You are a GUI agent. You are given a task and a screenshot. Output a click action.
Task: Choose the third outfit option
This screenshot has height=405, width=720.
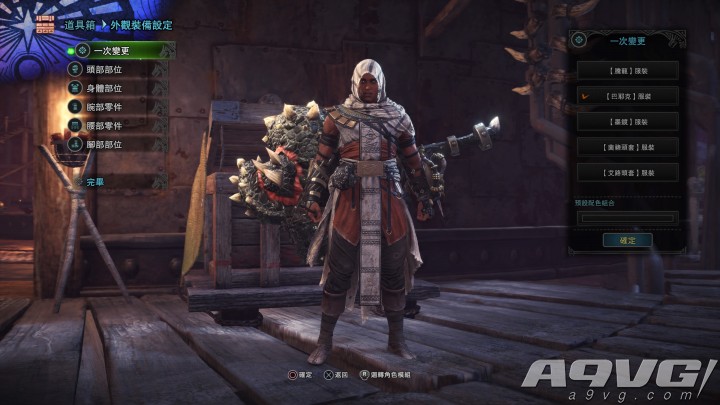628,121
